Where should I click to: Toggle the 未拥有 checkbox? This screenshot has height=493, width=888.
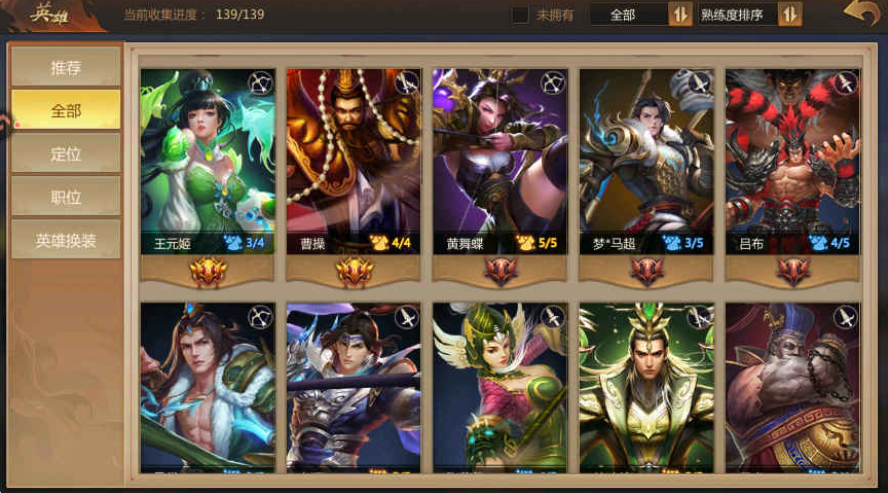coord(520,15)
